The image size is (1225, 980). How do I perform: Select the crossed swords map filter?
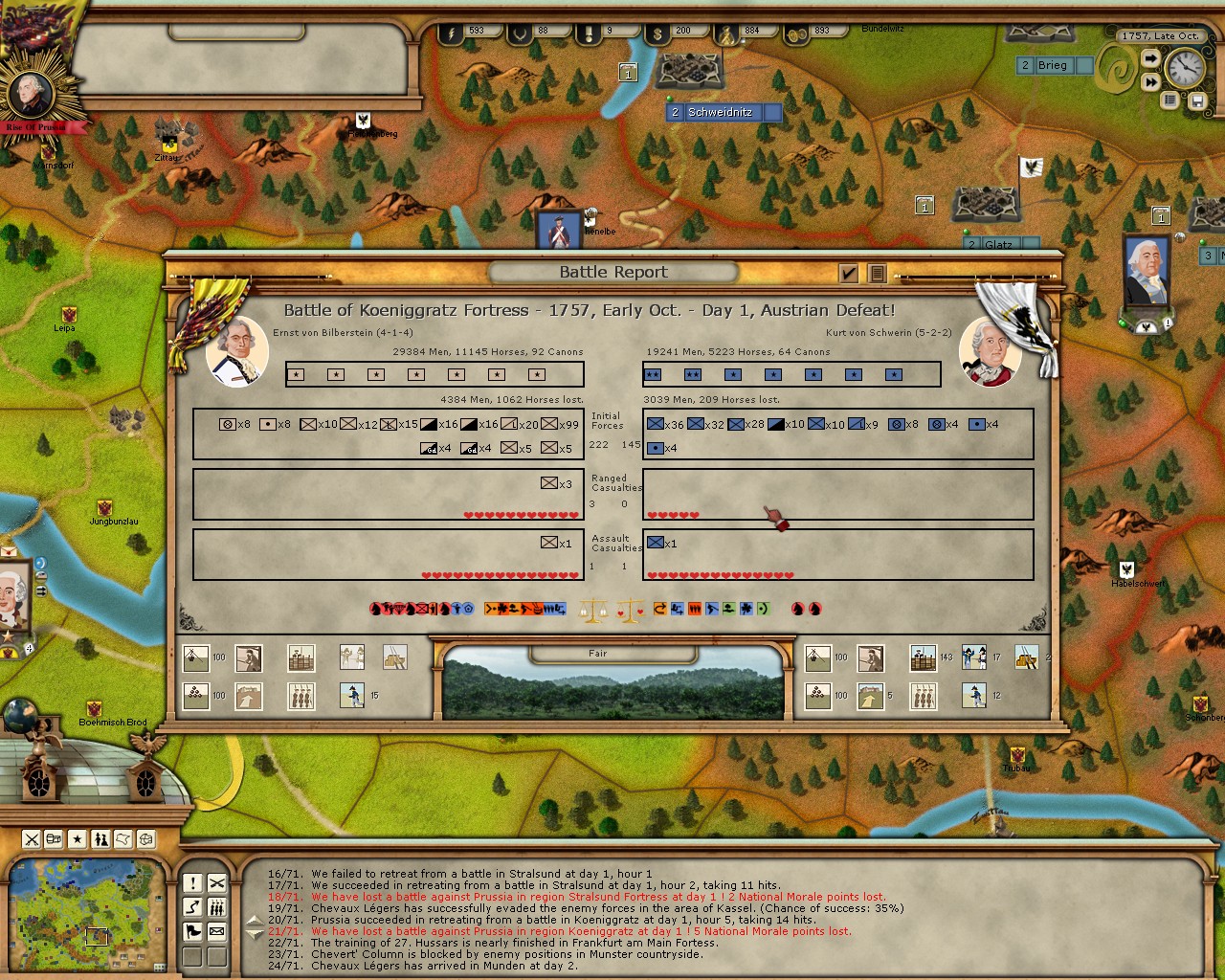point(32,839)
